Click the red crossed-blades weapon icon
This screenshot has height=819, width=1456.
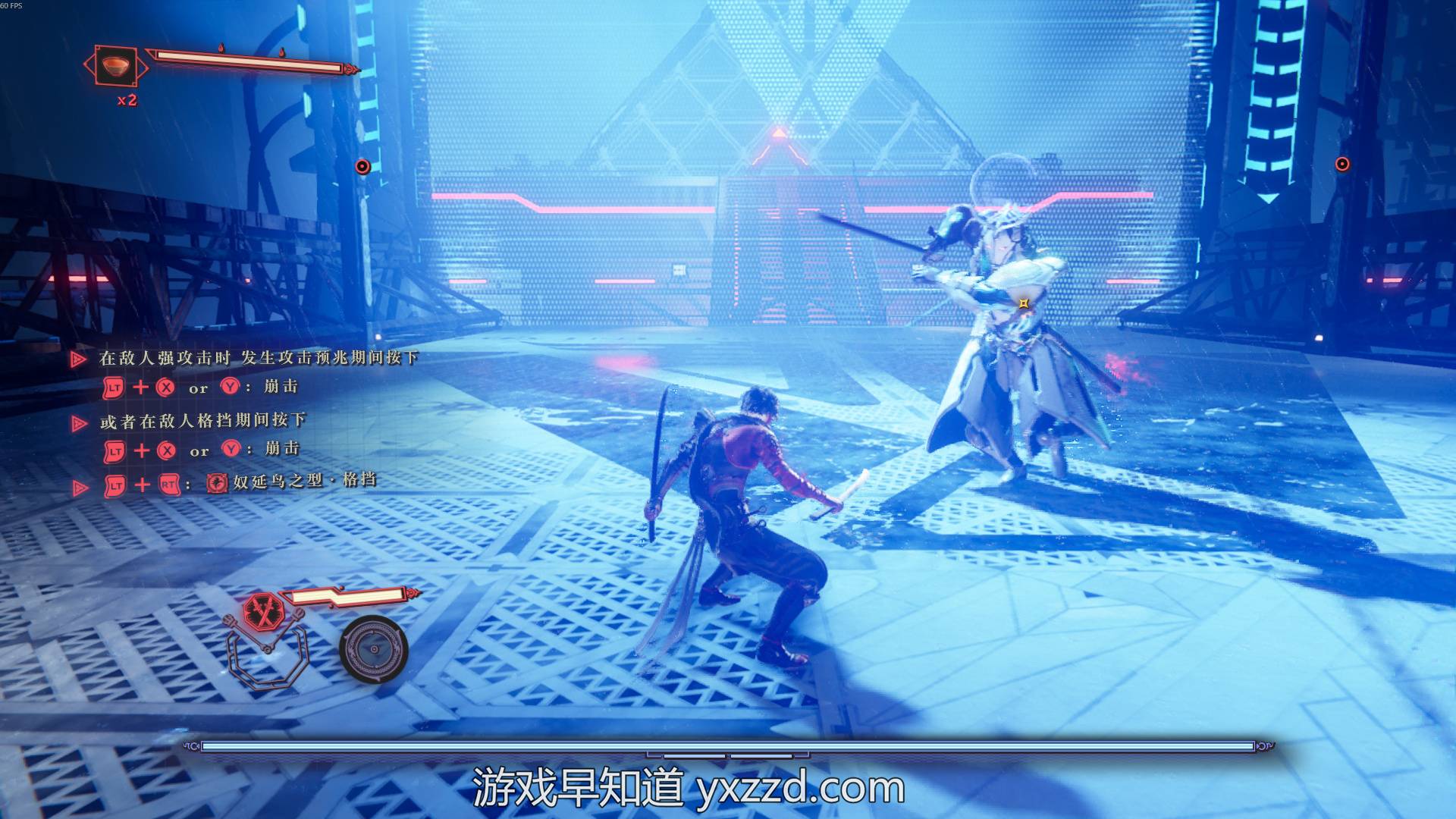(x=263, y=610)
